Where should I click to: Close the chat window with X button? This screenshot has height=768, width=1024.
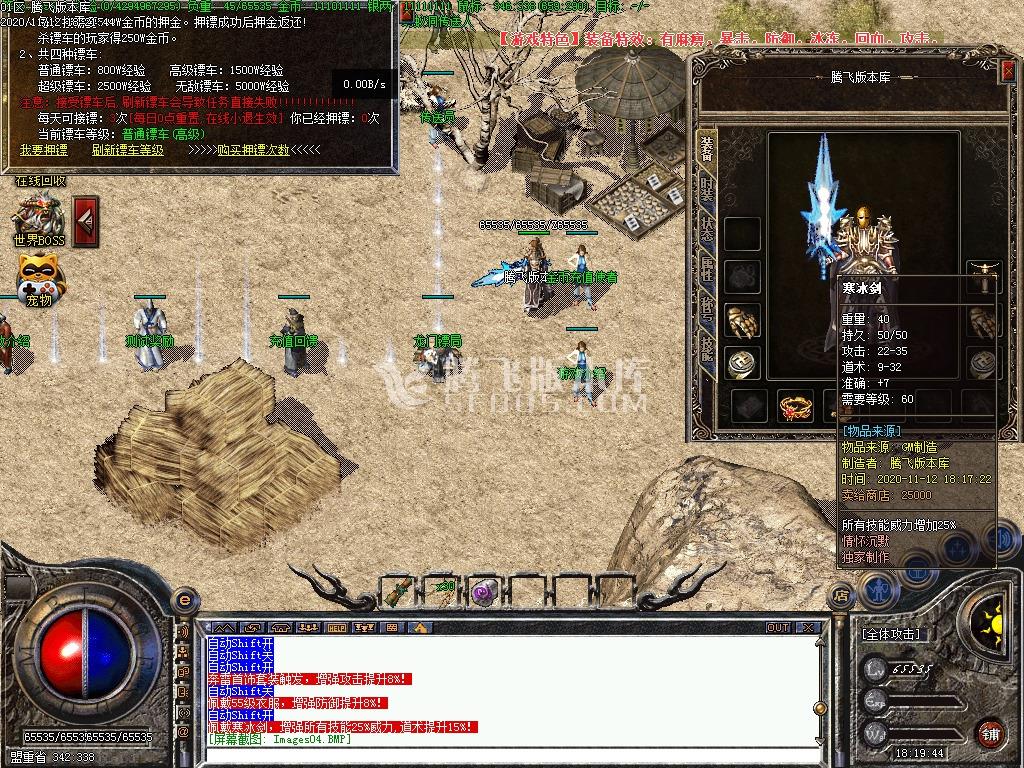(808, 628)
